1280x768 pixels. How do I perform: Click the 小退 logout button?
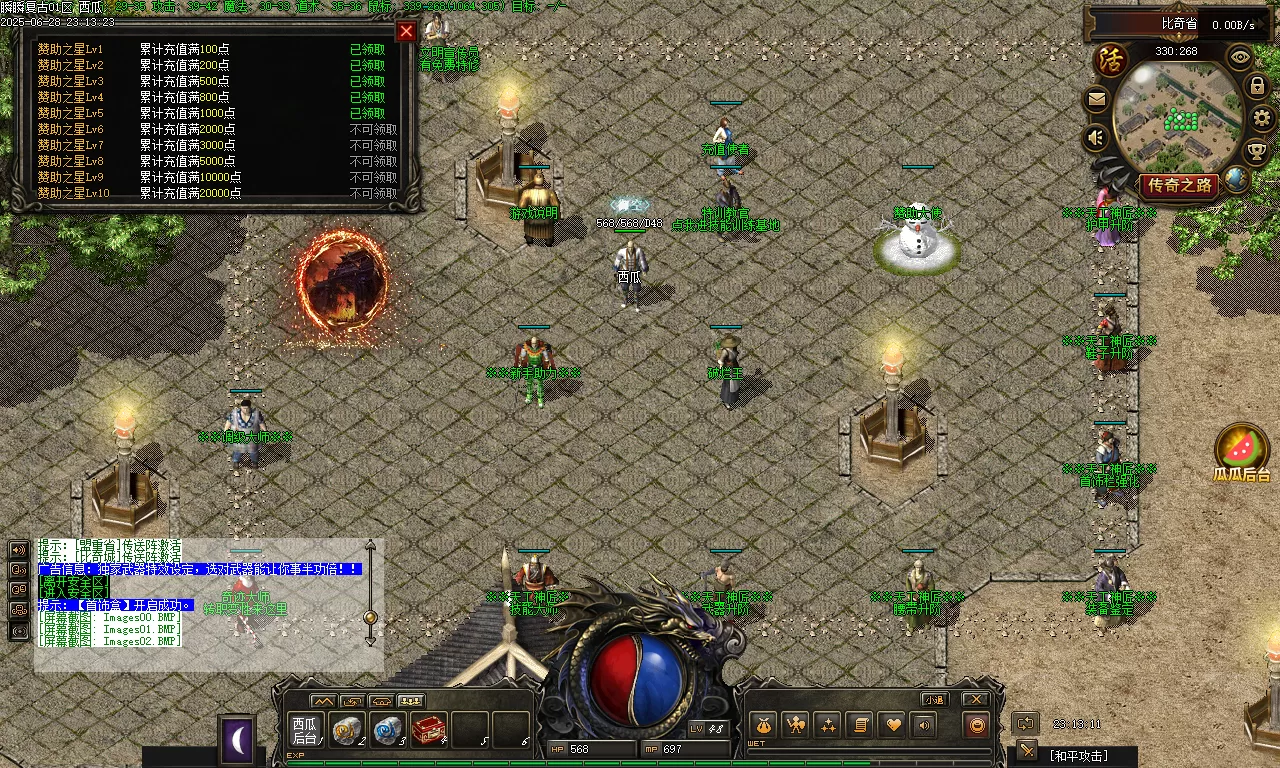coord(935,699)
